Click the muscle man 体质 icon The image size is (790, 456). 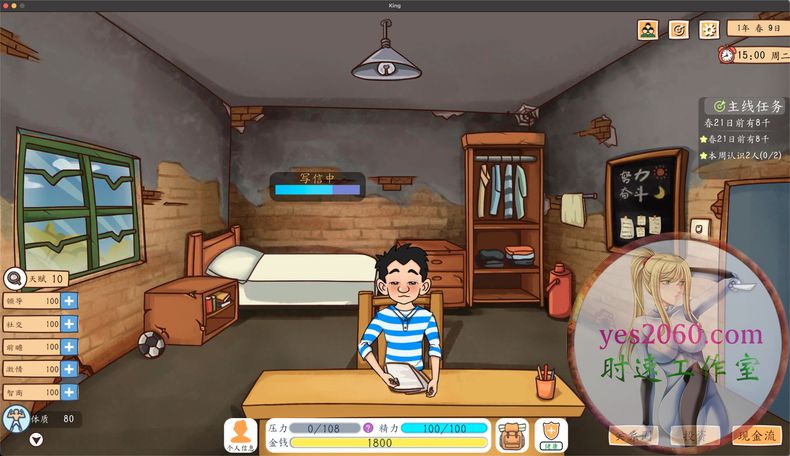pyautogui.click(x=15, y=419)
